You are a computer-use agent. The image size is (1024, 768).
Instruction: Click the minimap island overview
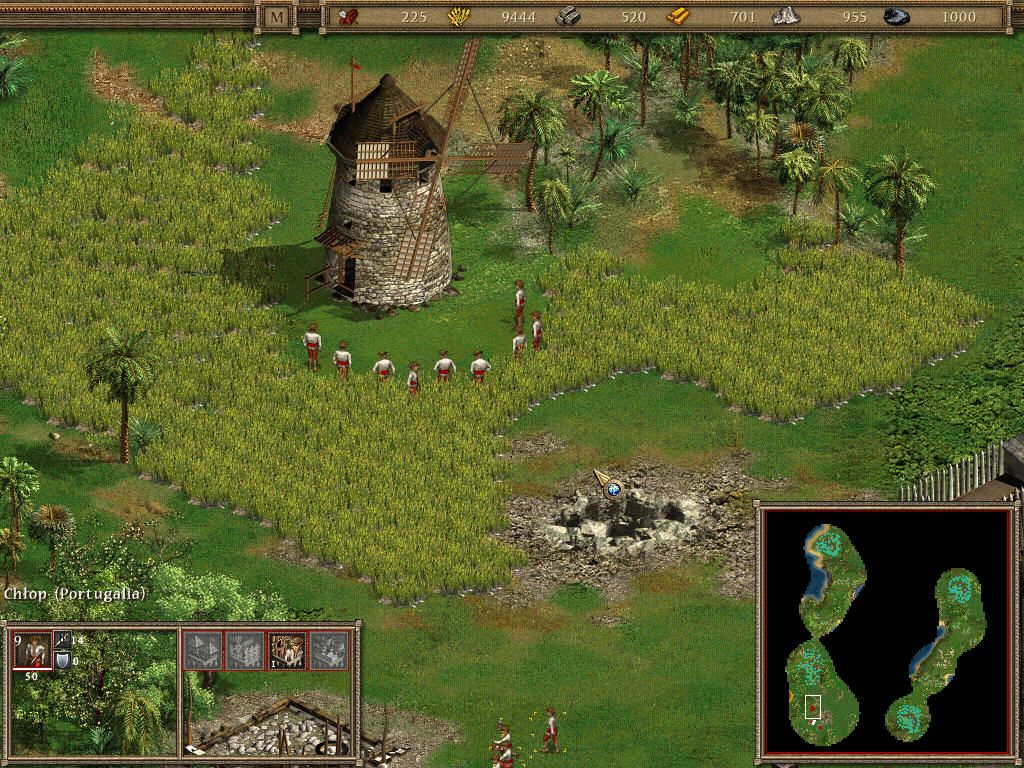click(884, 631)
